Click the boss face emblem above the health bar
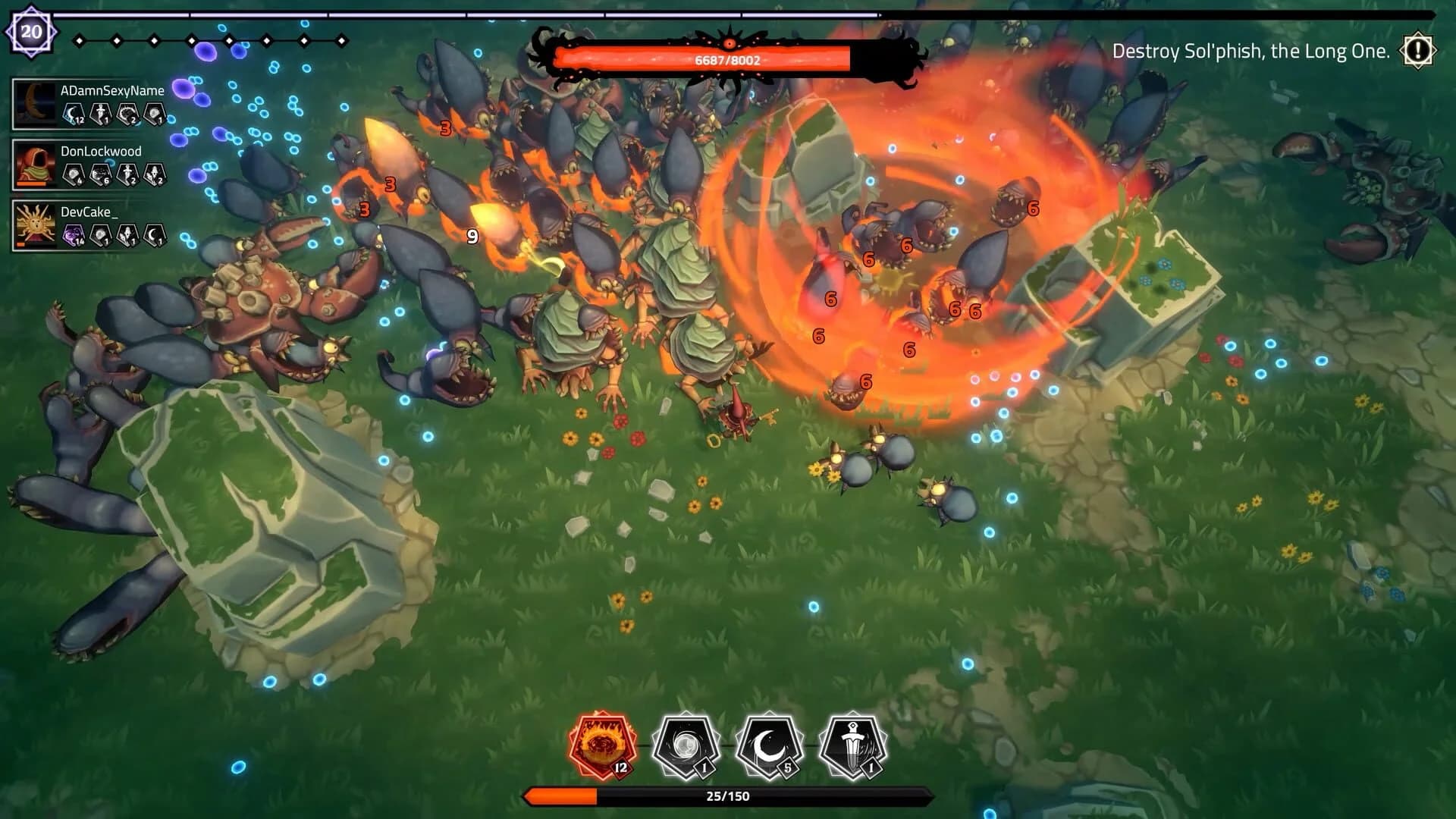This screenshot has height=819, width=1456. click(x=730, y=40)
